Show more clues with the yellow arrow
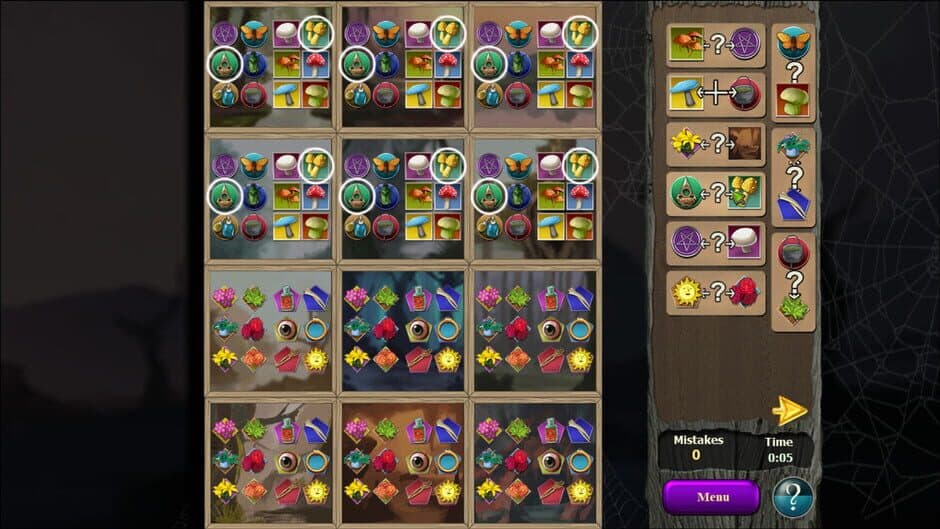Viewport: 940px width, 529px height. 789,410
